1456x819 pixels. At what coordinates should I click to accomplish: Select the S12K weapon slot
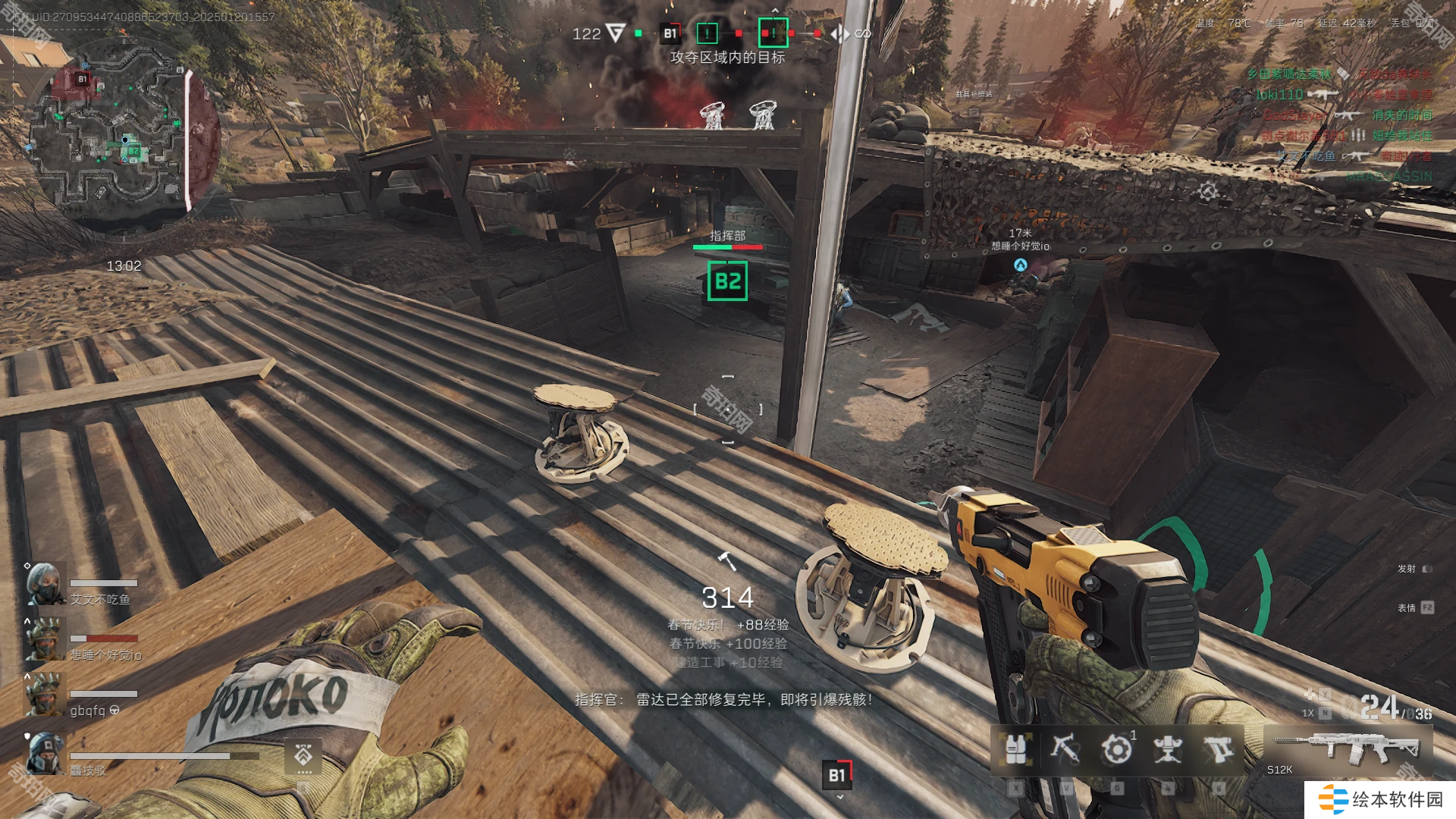(x=1348, y=749)
